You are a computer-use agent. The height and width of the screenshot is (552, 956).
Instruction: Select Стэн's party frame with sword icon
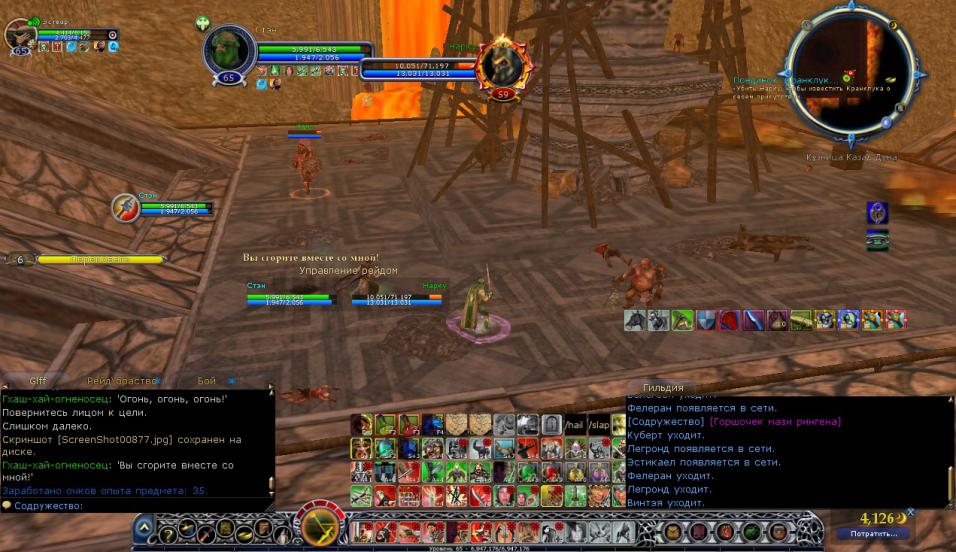(x=125, y=207)
